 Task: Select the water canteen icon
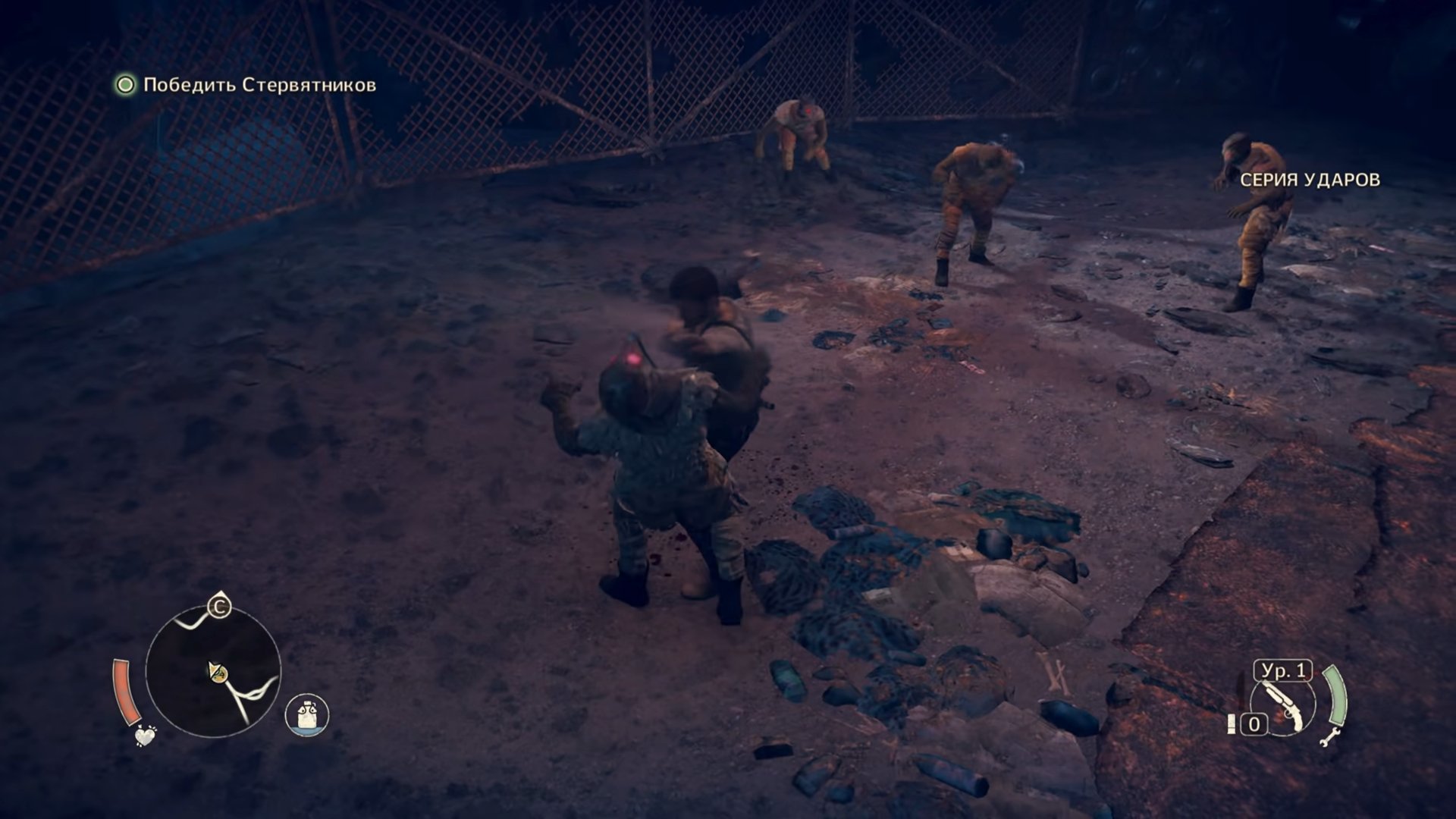click(307, 714)
